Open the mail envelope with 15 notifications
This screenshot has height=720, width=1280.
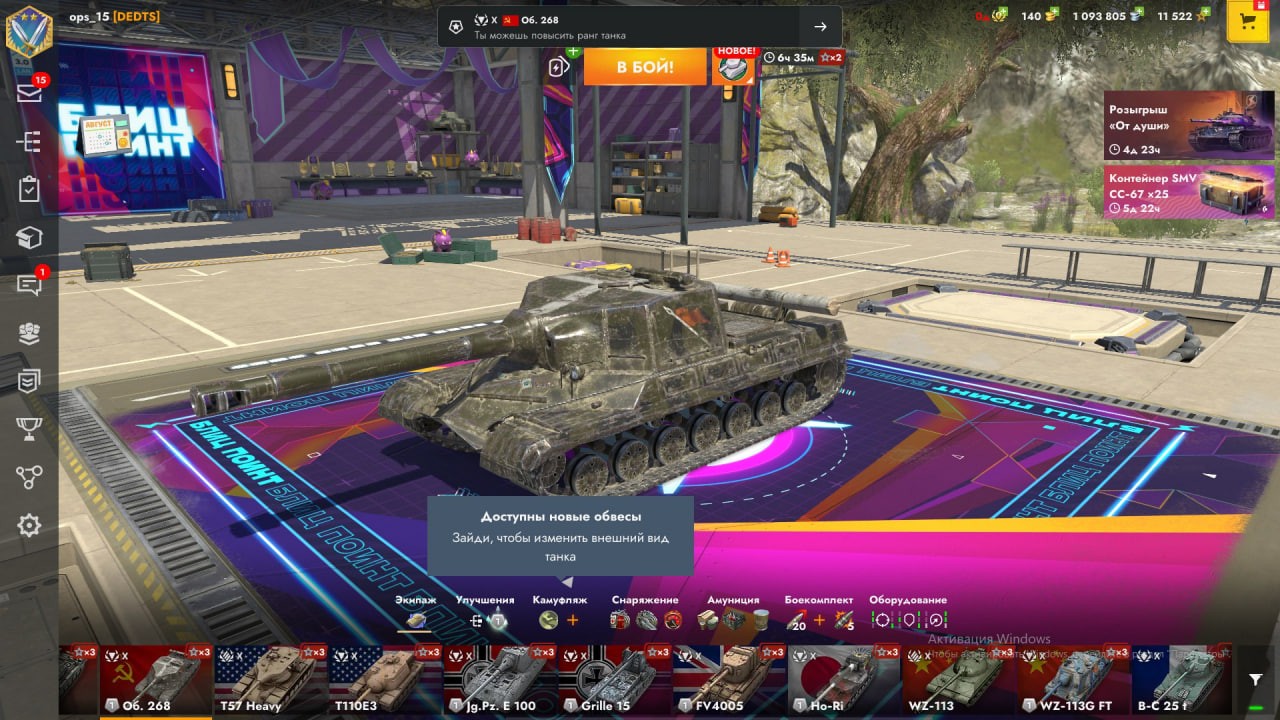click(29, 92)
